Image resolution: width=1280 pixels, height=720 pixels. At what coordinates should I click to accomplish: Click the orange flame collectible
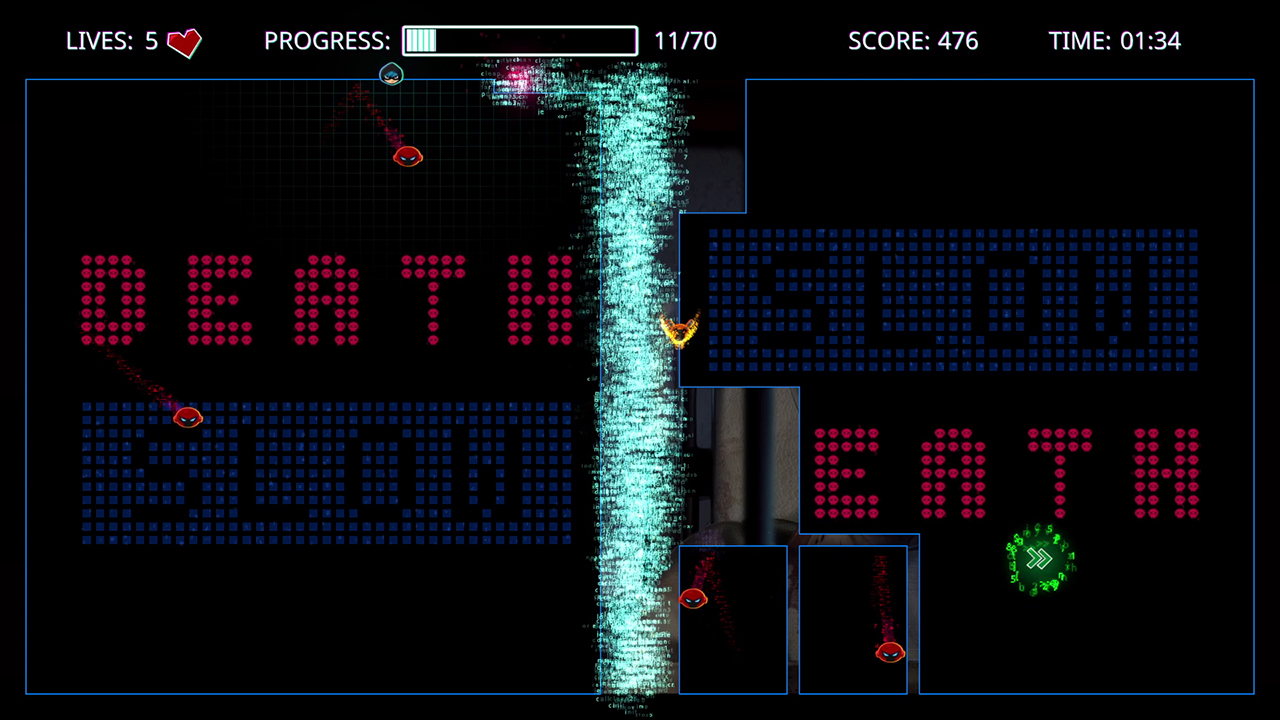(x=679, y=330)
